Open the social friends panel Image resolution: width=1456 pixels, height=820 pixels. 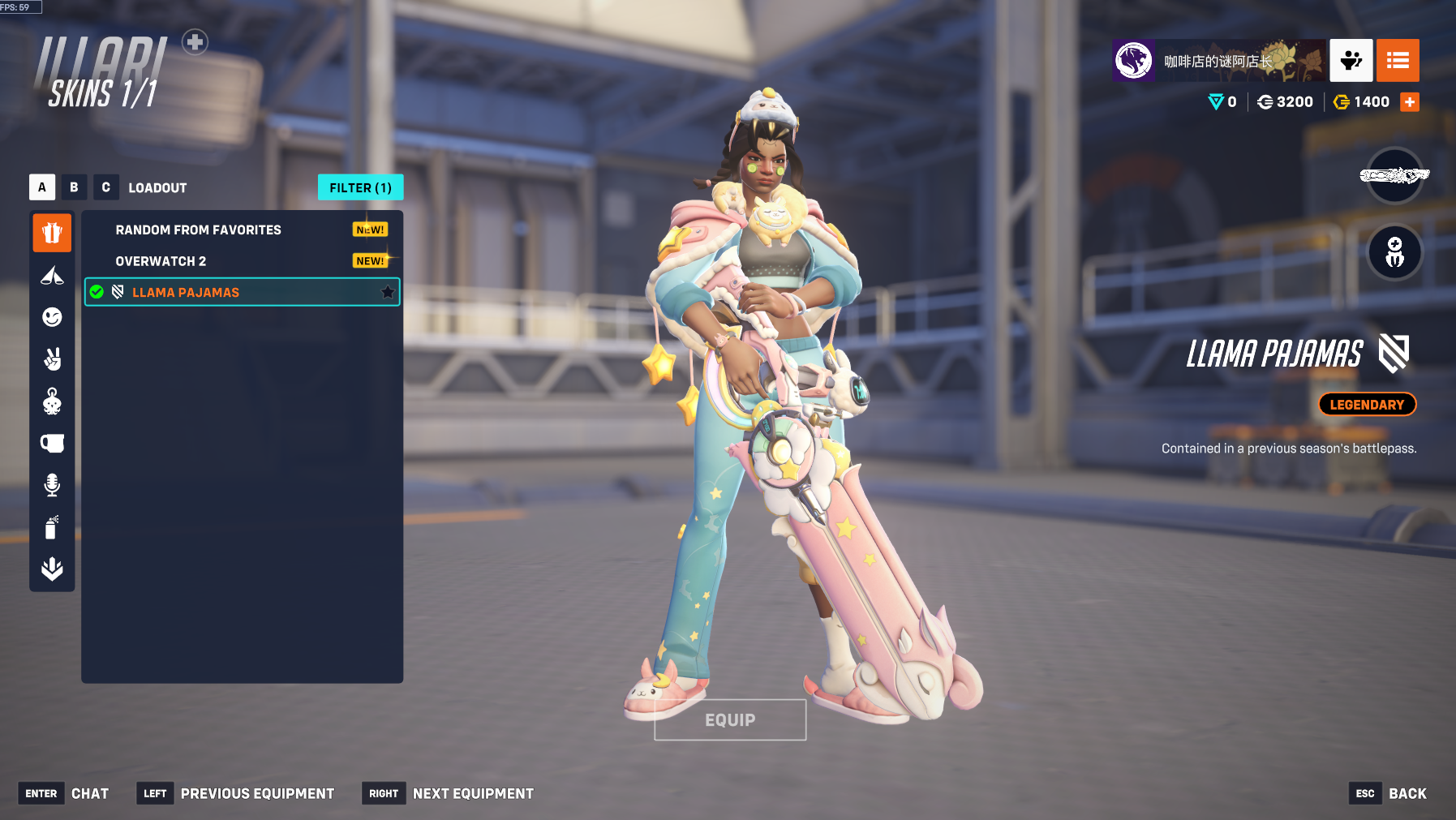point(1351,60)
